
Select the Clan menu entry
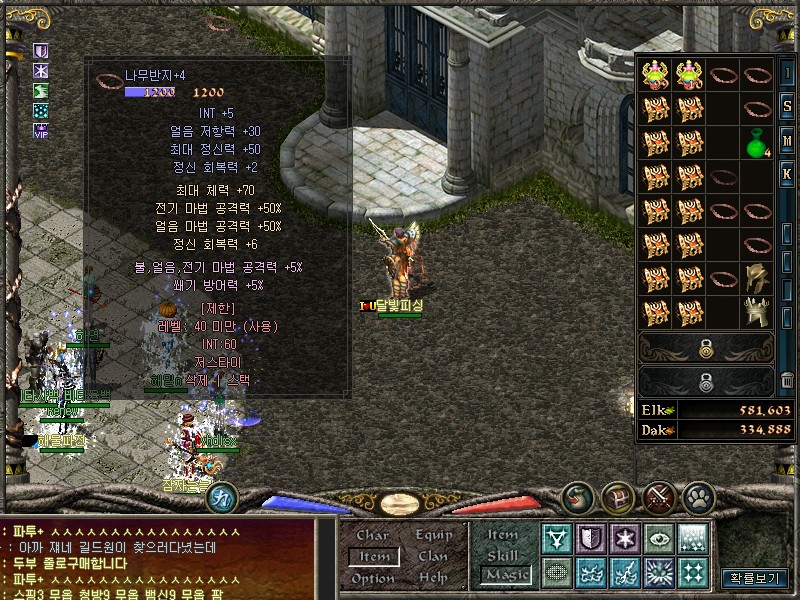(x=433, y=556)
